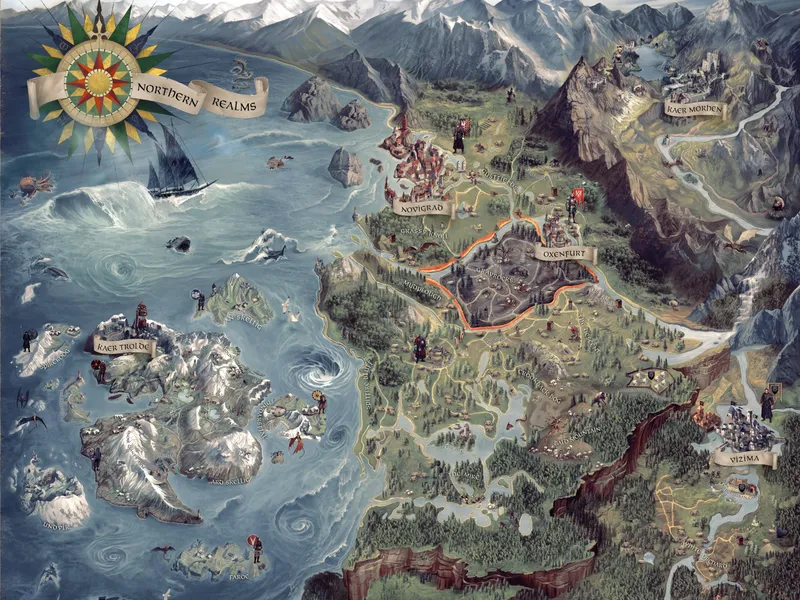The height and width of the screenshot is (600, 800).
Task: Choose the Oxenfurt location label
Action: tap(566, 255)
